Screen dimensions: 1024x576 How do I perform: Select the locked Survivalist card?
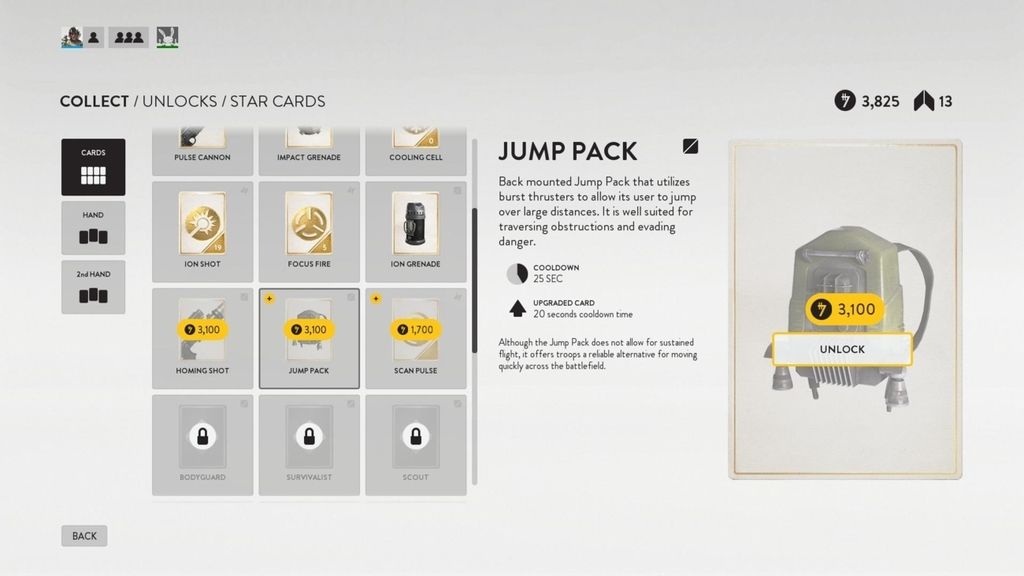pos(309,444)
